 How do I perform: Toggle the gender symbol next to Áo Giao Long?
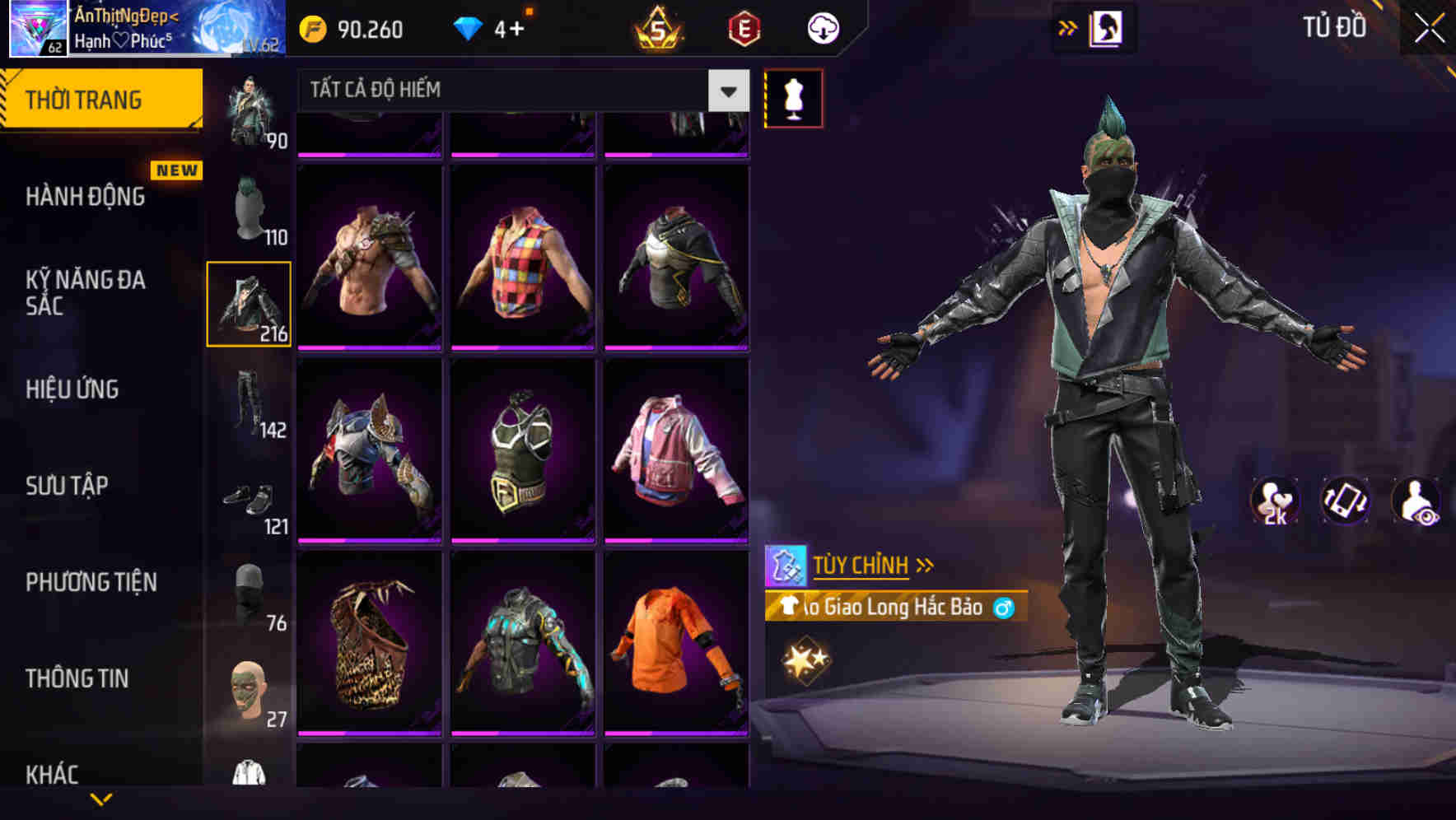[1001, 608]
